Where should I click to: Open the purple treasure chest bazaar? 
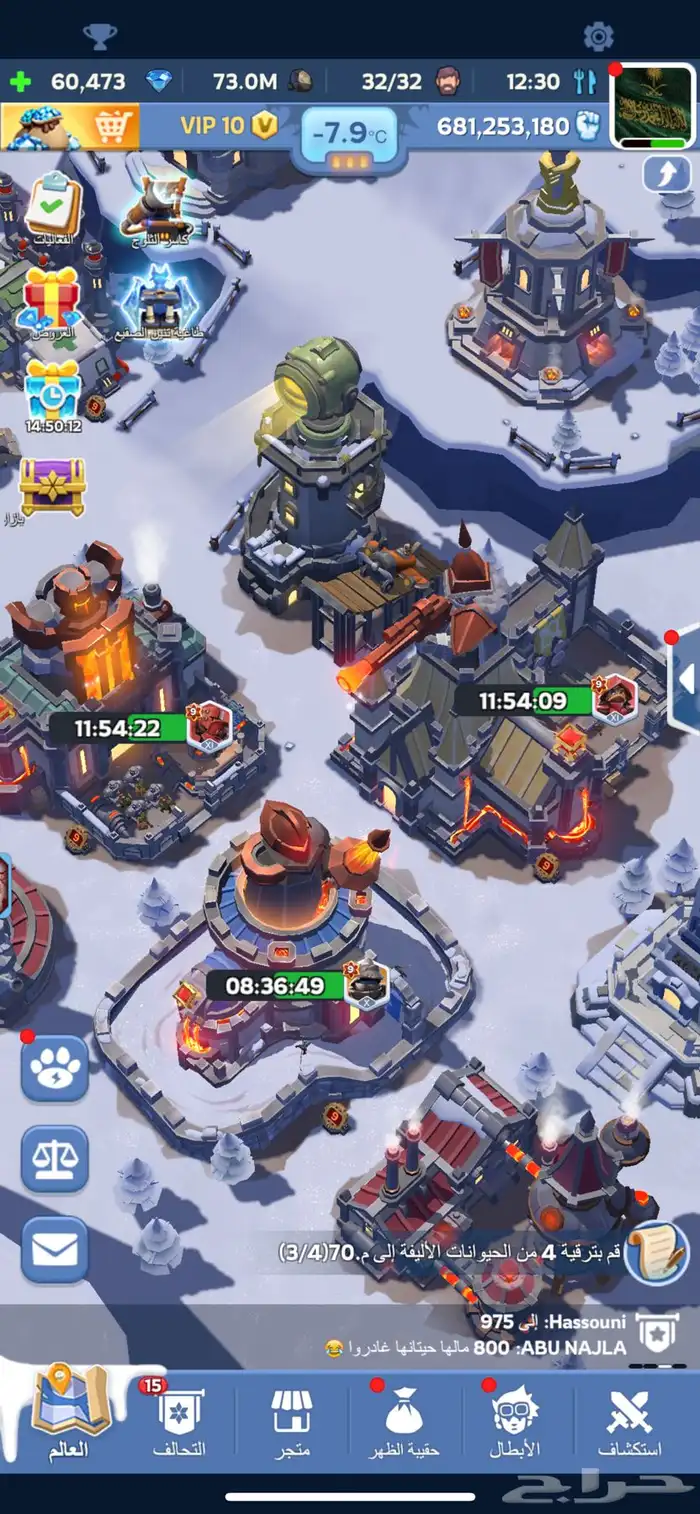pos(53,485)
